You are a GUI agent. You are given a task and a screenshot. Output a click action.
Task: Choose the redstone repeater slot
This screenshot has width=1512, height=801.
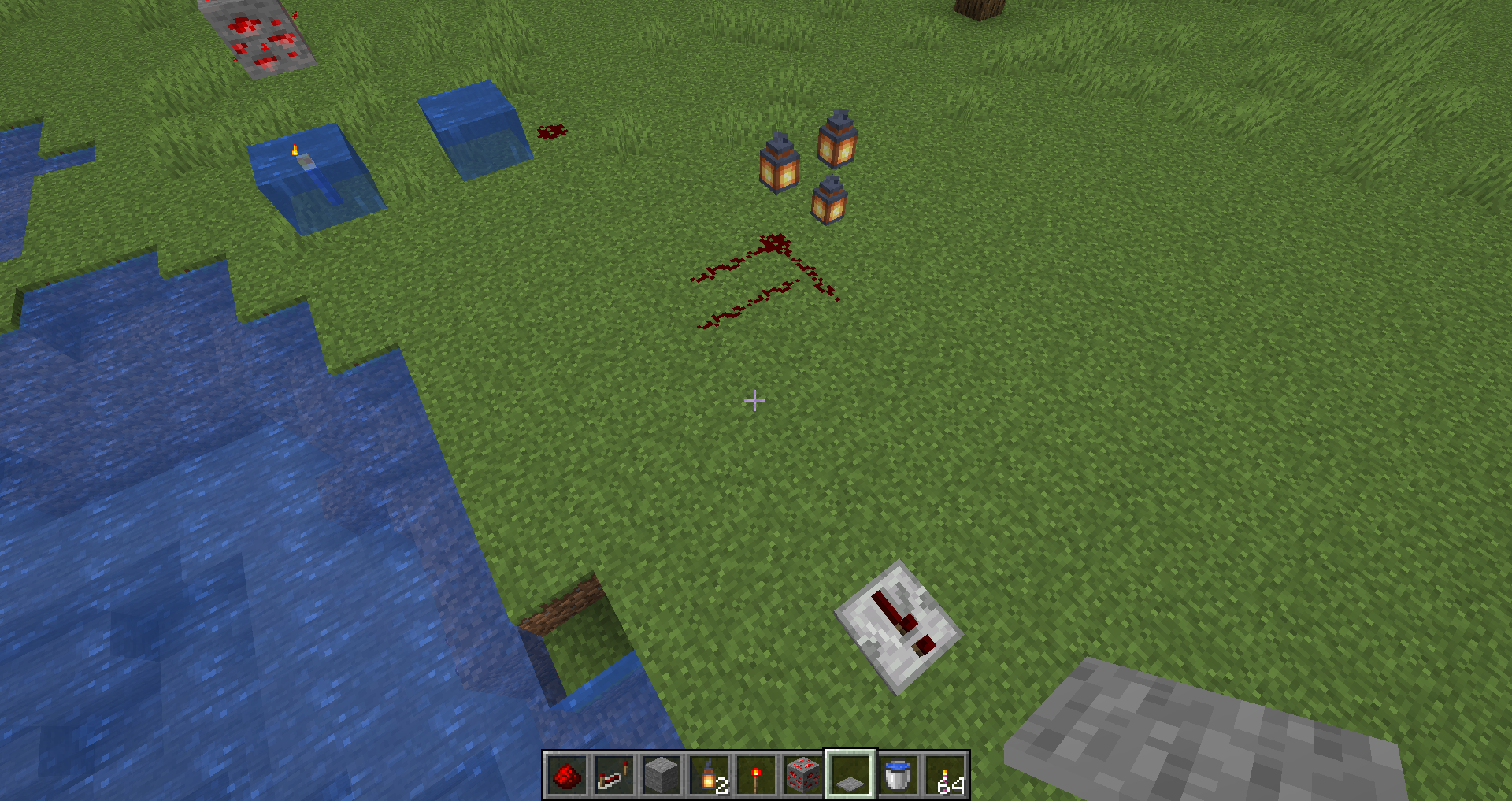613,775
